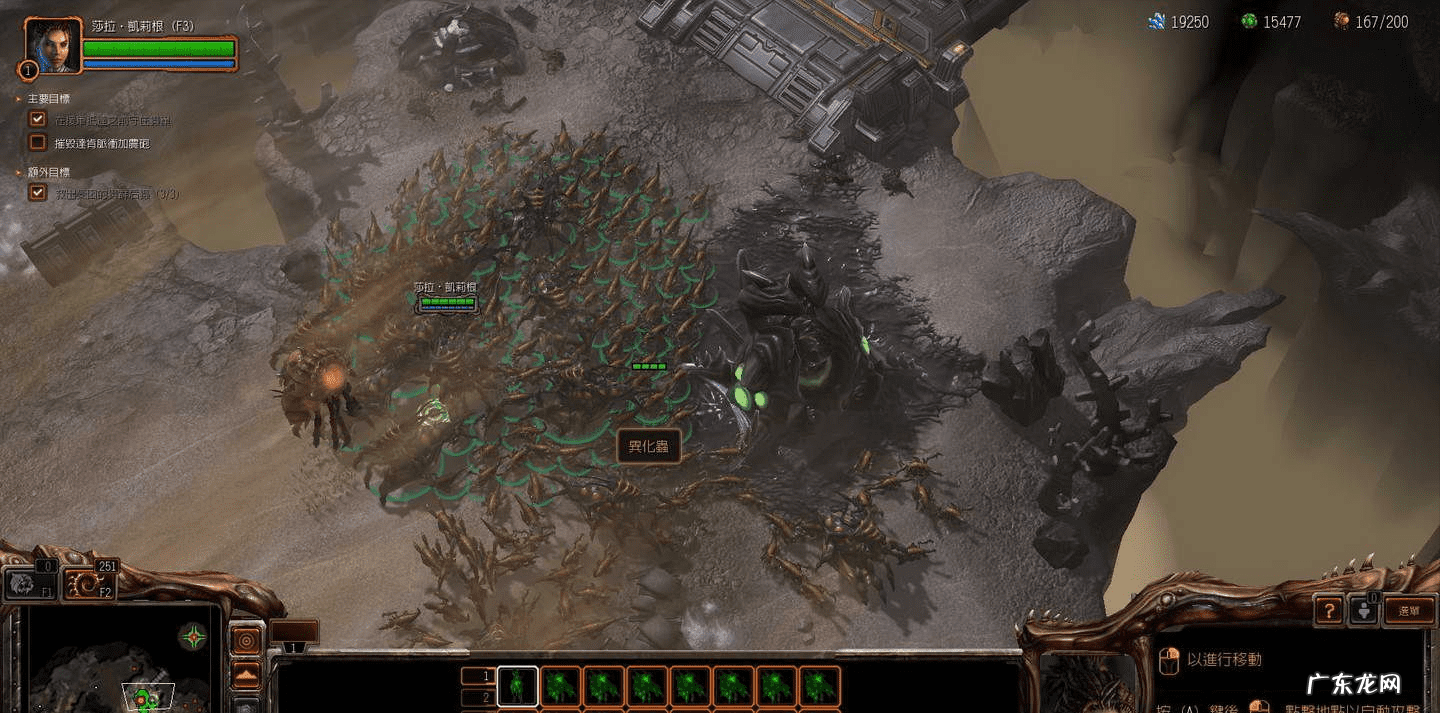Select the white-highlighted first unit wireframe

[x=517, y=687]
